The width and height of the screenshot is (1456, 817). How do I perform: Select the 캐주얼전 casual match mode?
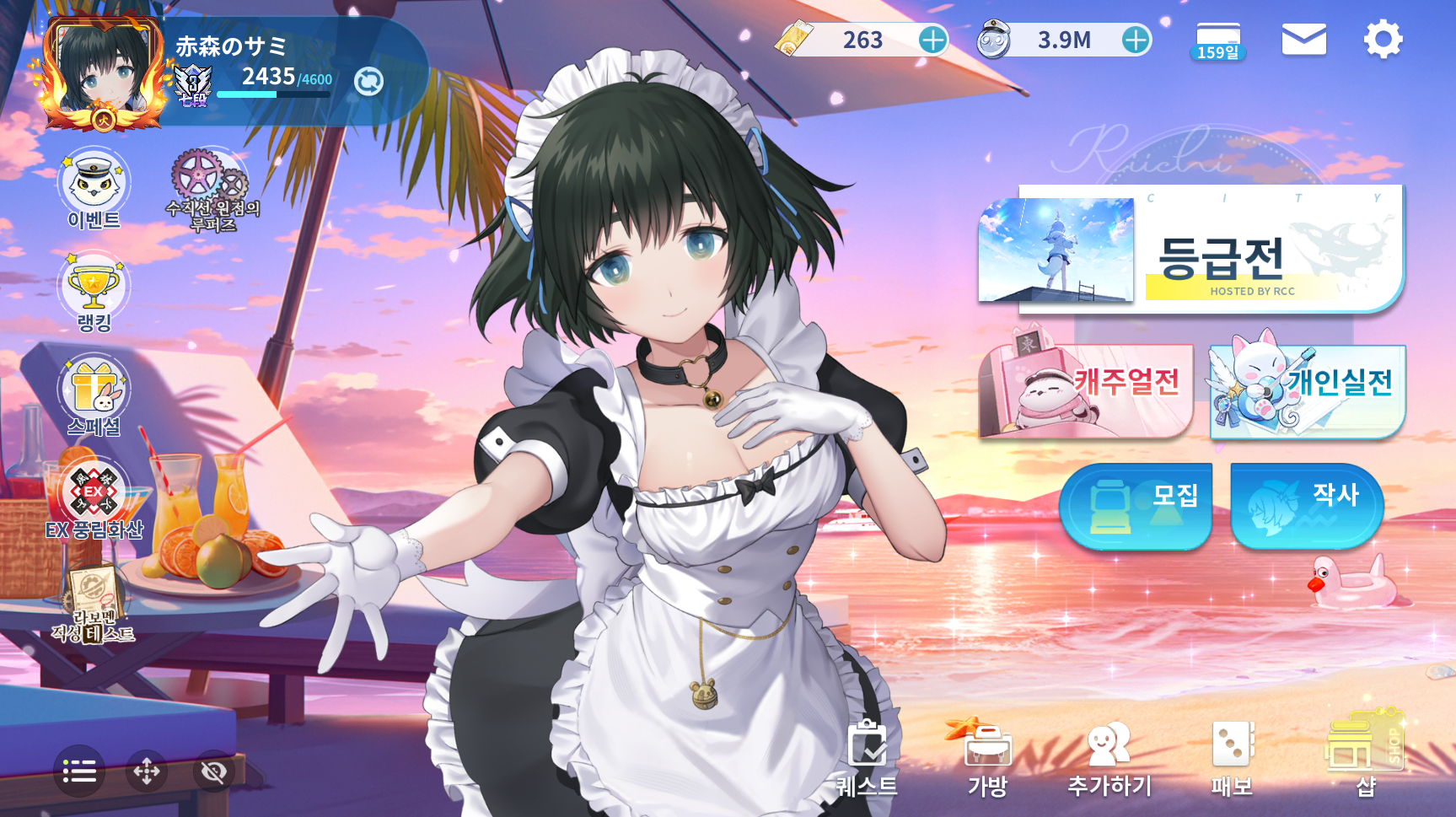click(x=1087, y=390)
